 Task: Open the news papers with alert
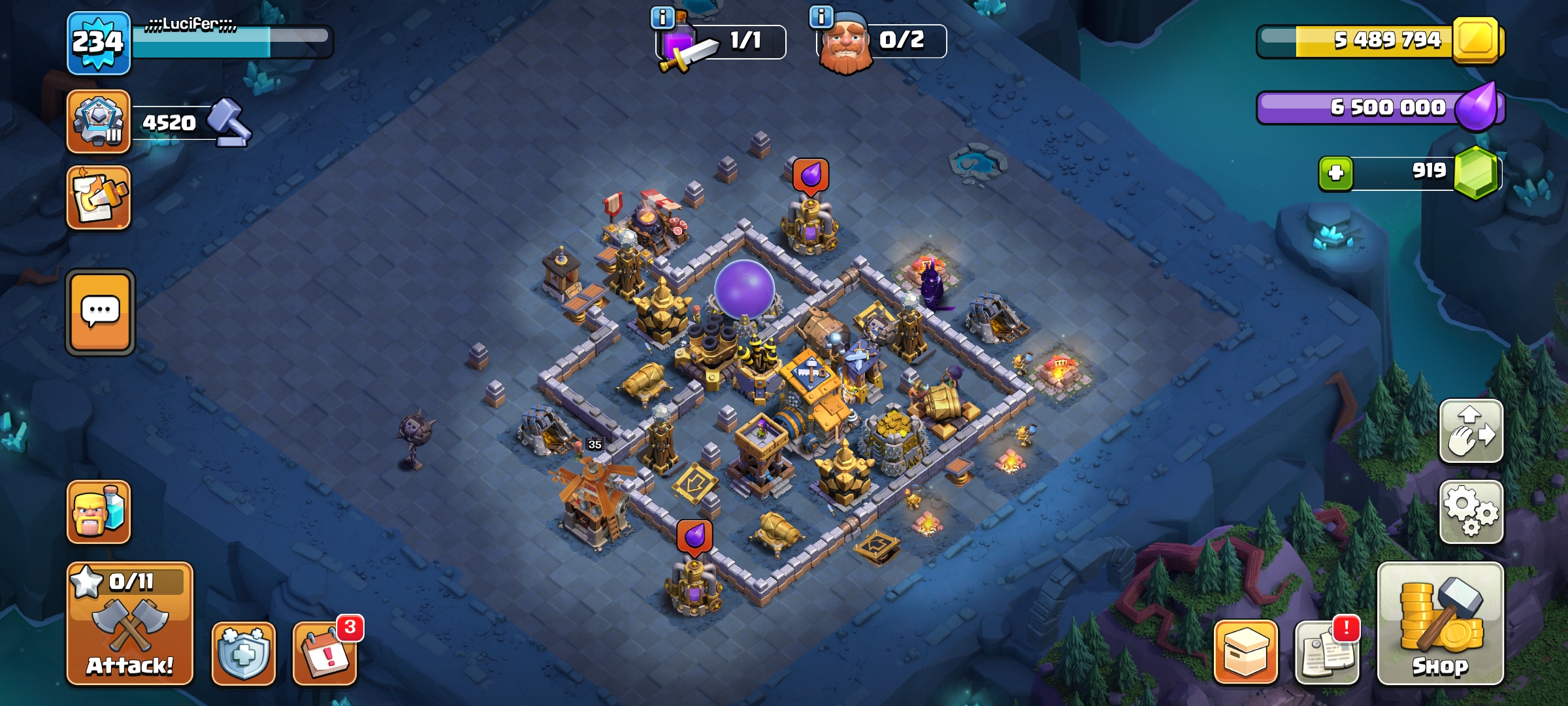click(1327, 653)
